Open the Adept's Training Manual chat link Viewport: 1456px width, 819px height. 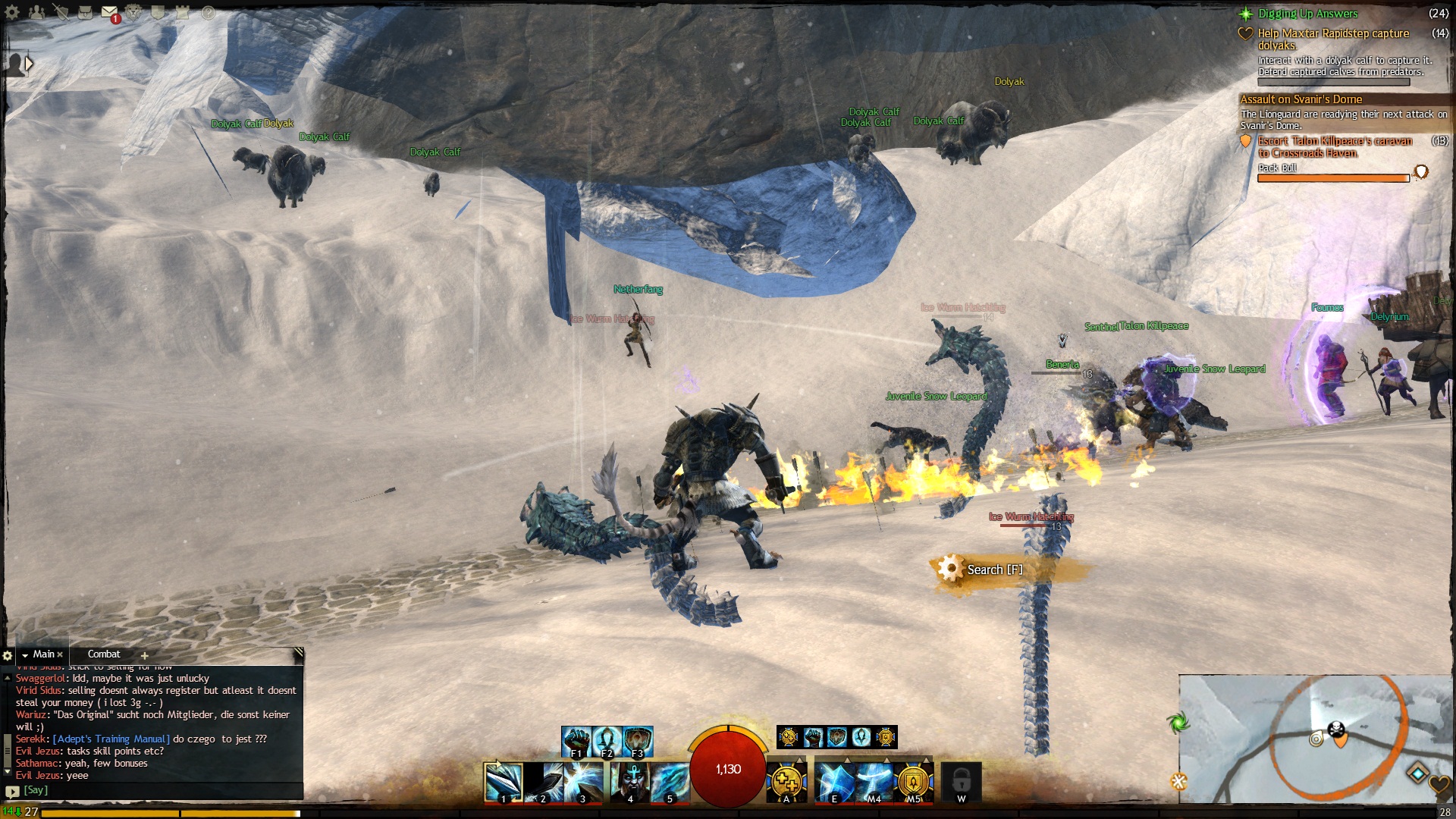(x=111, y=739)
